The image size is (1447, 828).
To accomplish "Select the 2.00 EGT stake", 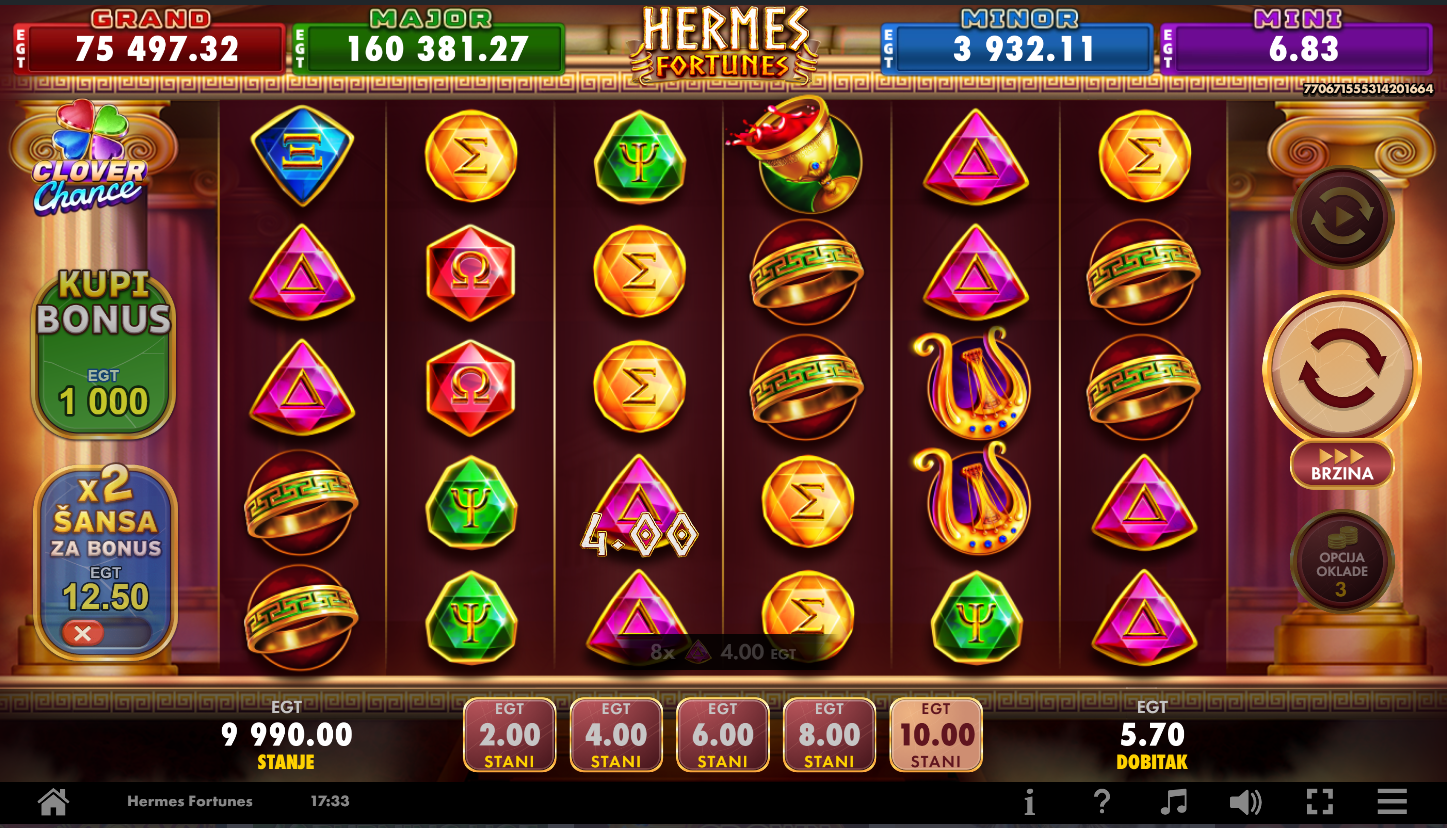I will click(510, 735).
